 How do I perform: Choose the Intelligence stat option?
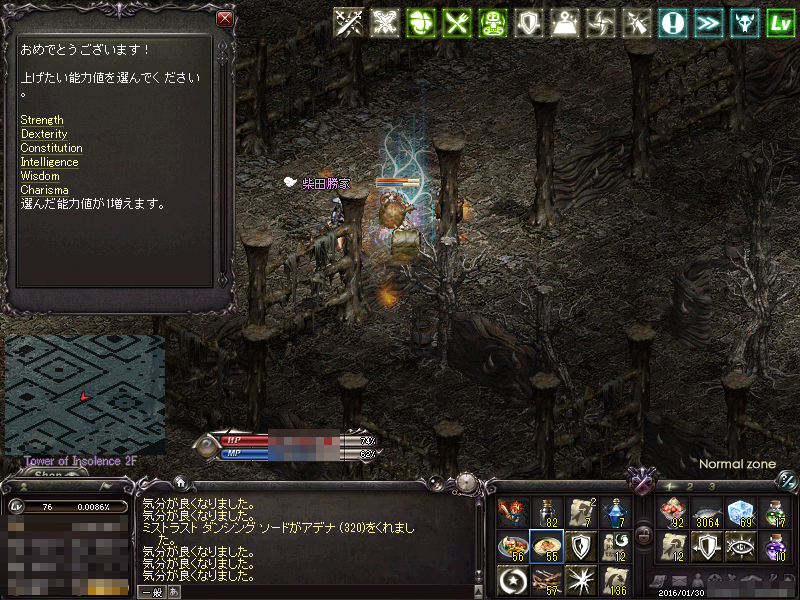(49, 162)
